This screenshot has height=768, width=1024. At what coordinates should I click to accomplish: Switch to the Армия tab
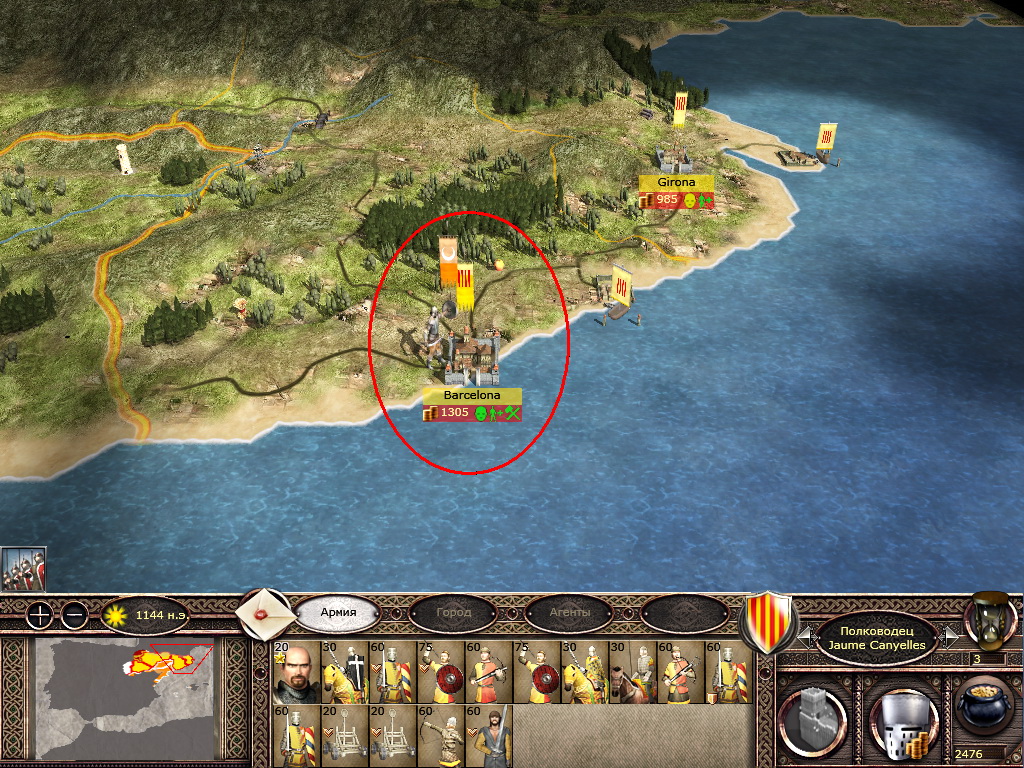pos(337,612)
